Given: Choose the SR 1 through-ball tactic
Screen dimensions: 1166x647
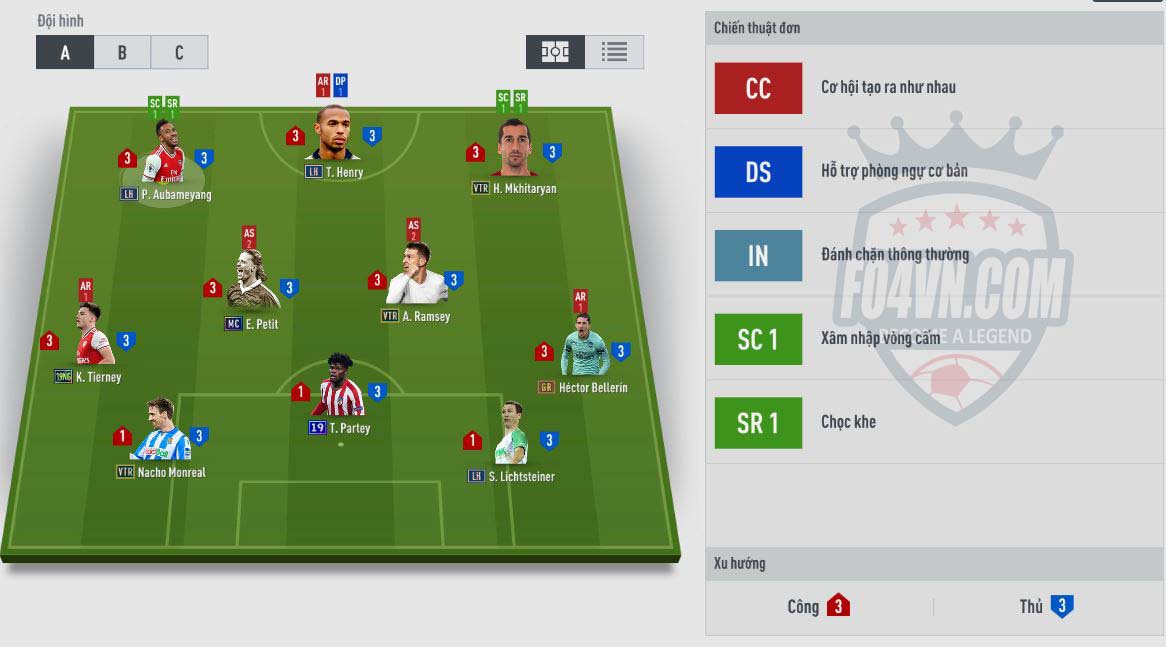Looking at the screenshot, I should click(758, 423).
